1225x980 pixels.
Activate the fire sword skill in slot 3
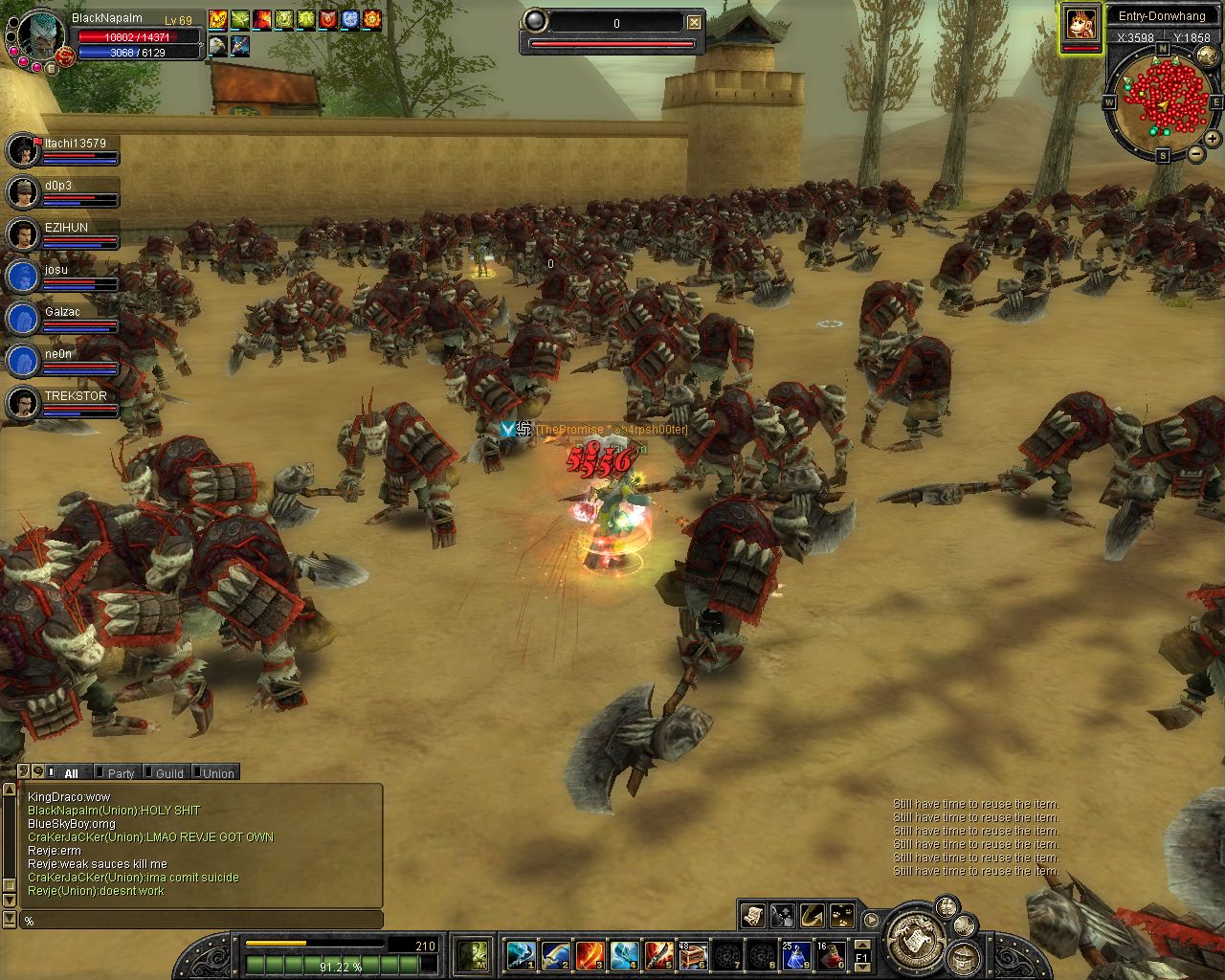coord(589,954)
